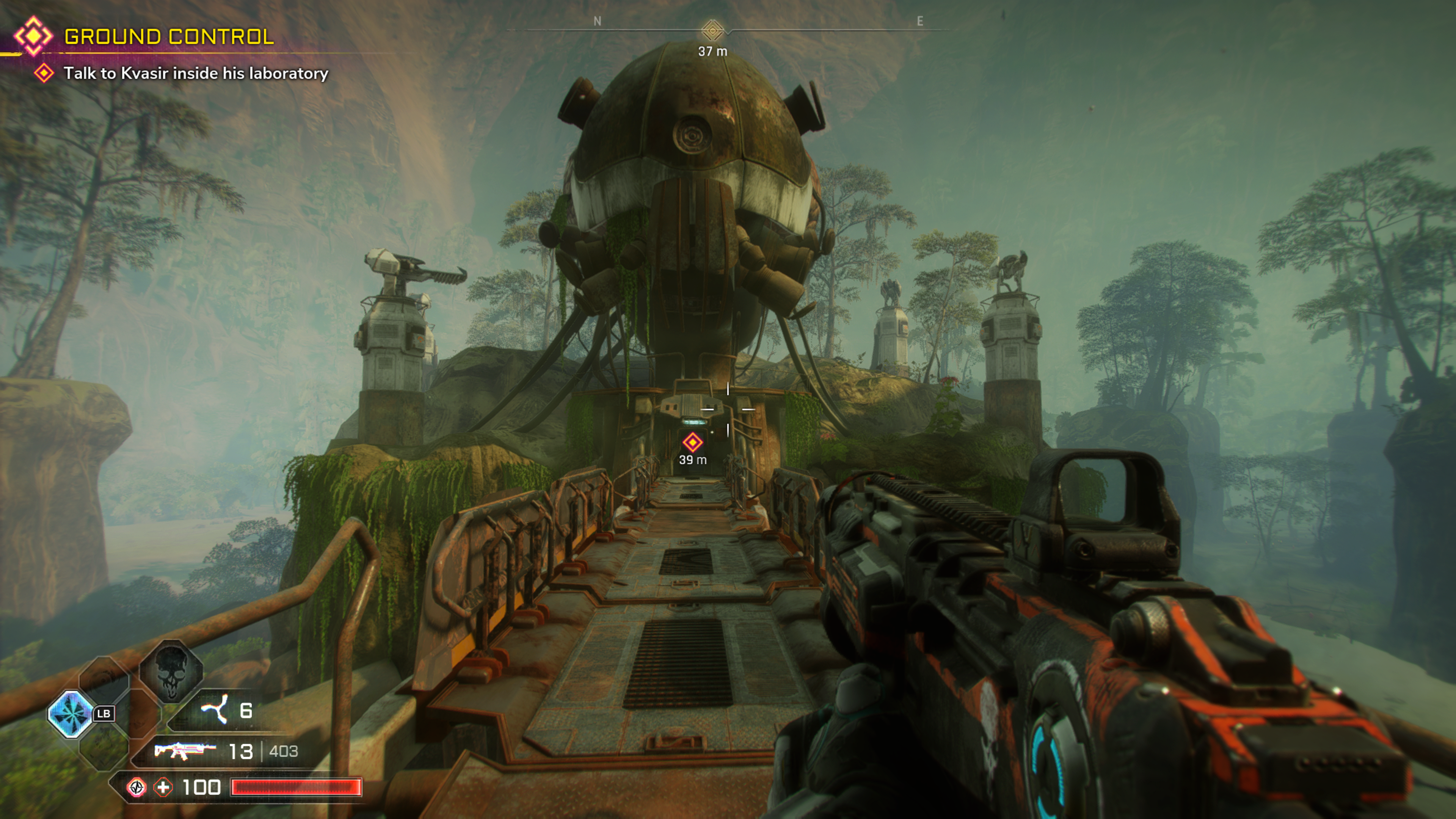The height and width of the screenshot is (819, 1456).
Task: Choose the assault rifle weapon icon
Action: click(184, 751)
